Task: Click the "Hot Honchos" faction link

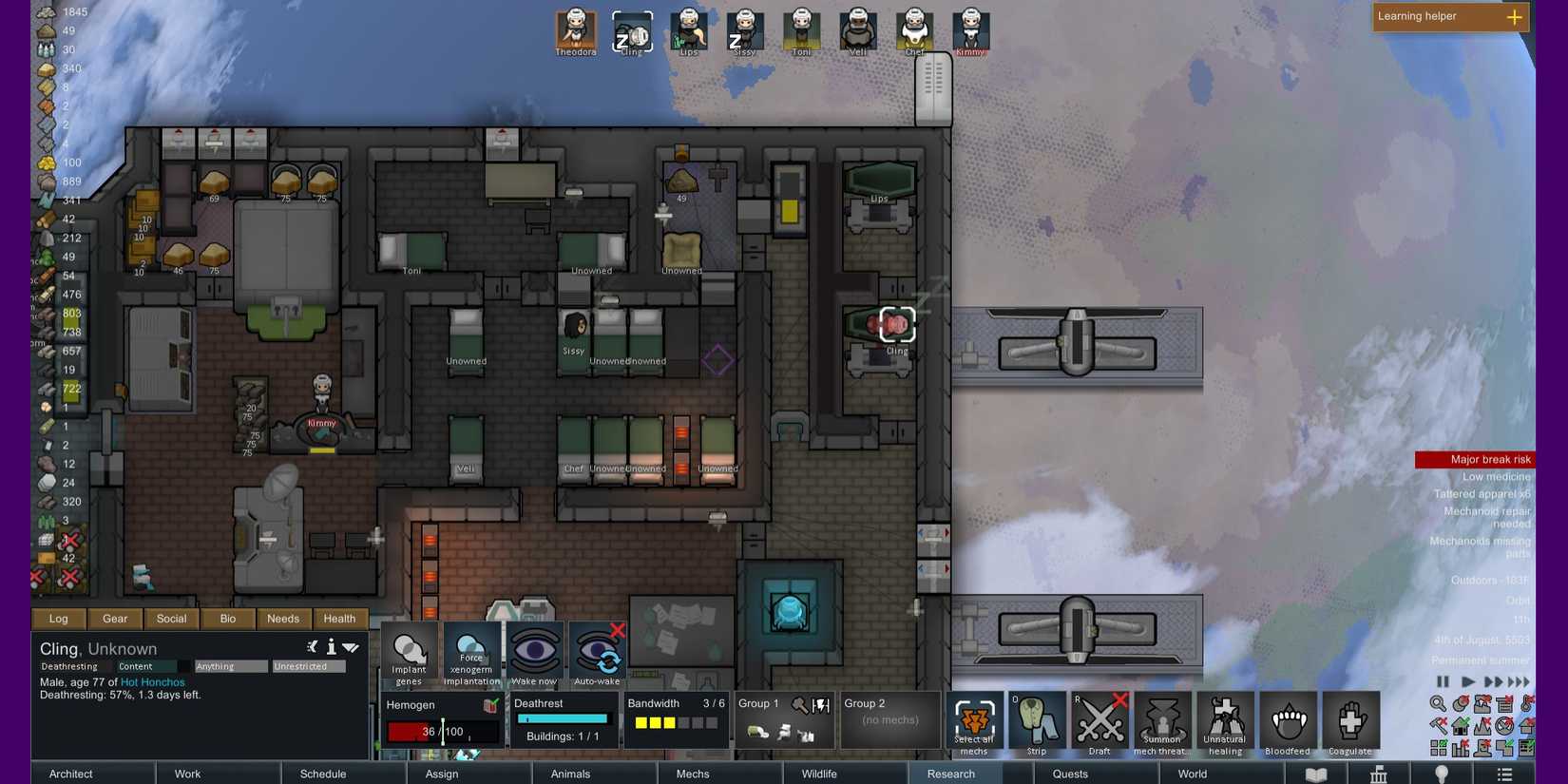Action: [x=152, y=681]
